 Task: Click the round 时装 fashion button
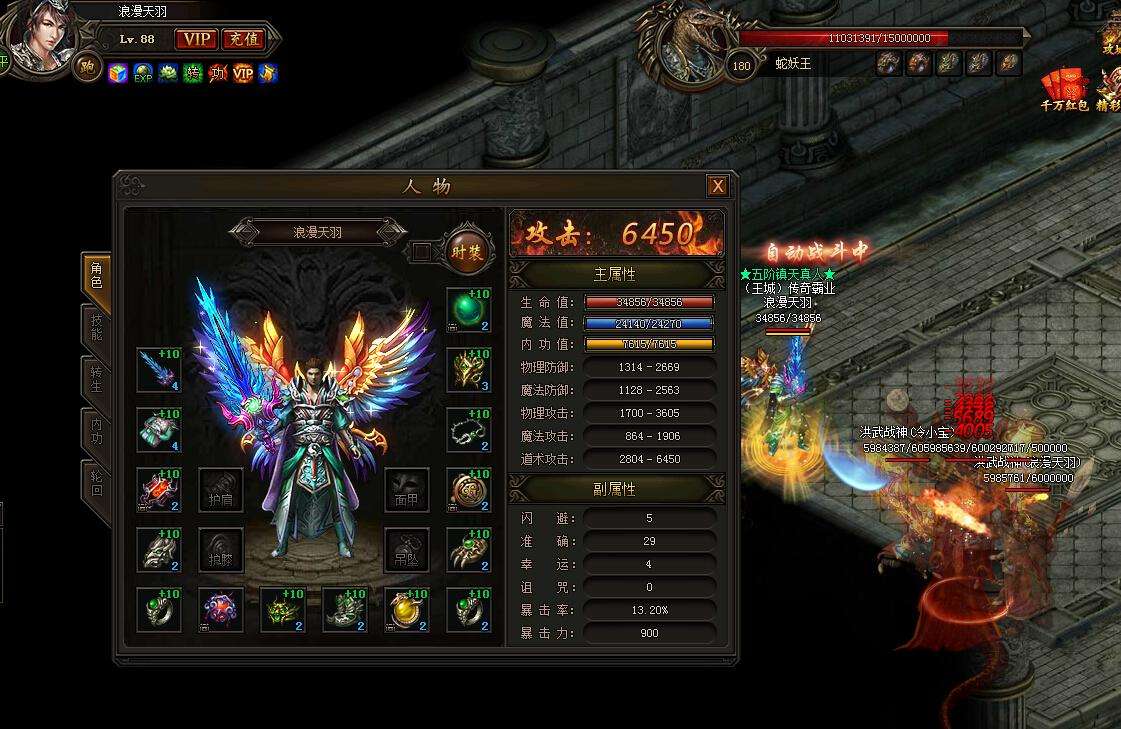[467, 250]
